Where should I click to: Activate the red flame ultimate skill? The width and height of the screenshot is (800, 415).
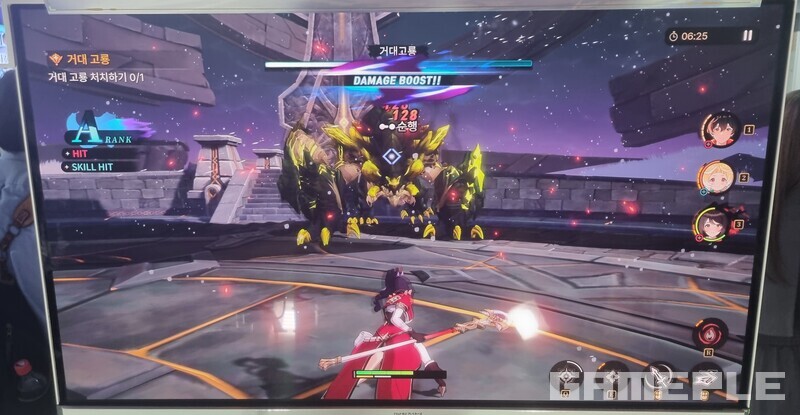(711, 333)
